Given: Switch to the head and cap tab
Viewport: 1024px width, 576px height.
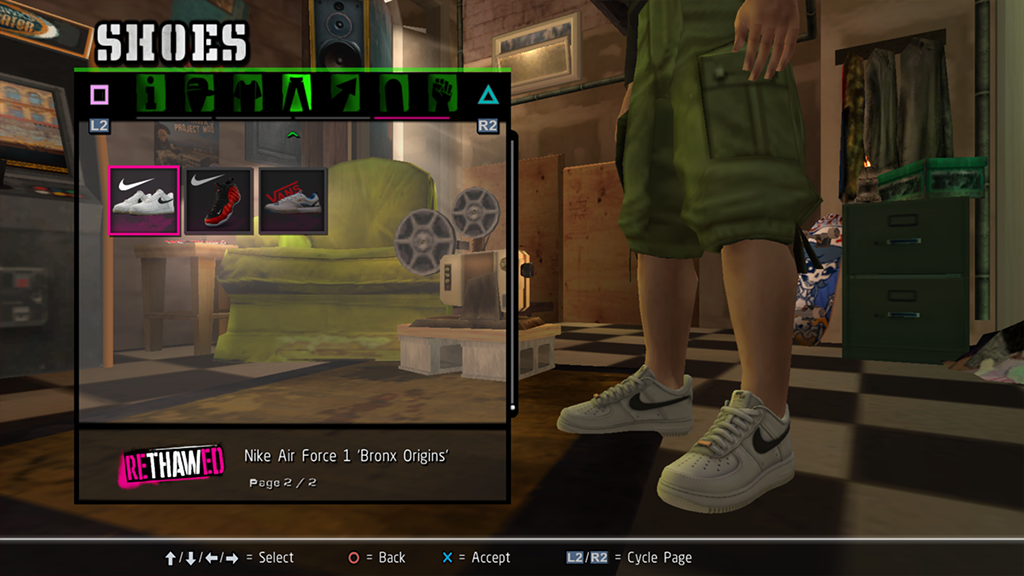Looking at the screenshot, I should [200, 95].
